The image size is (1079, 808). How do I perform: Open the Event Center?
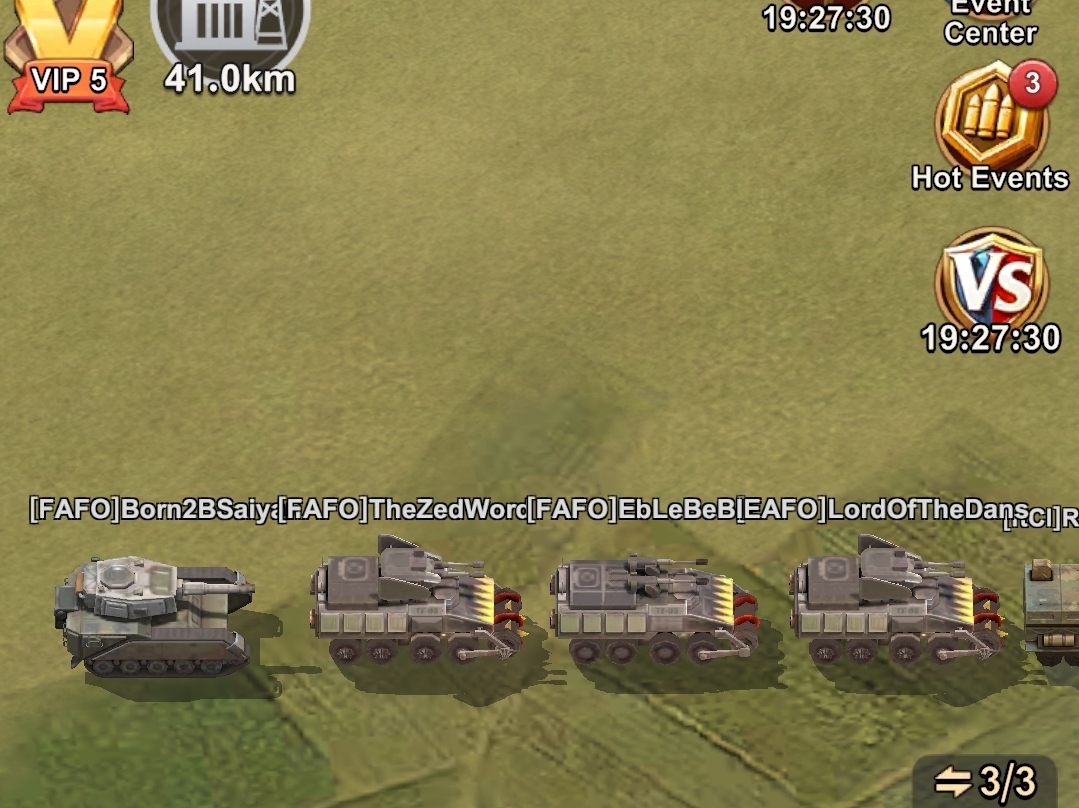click(989, 22)
